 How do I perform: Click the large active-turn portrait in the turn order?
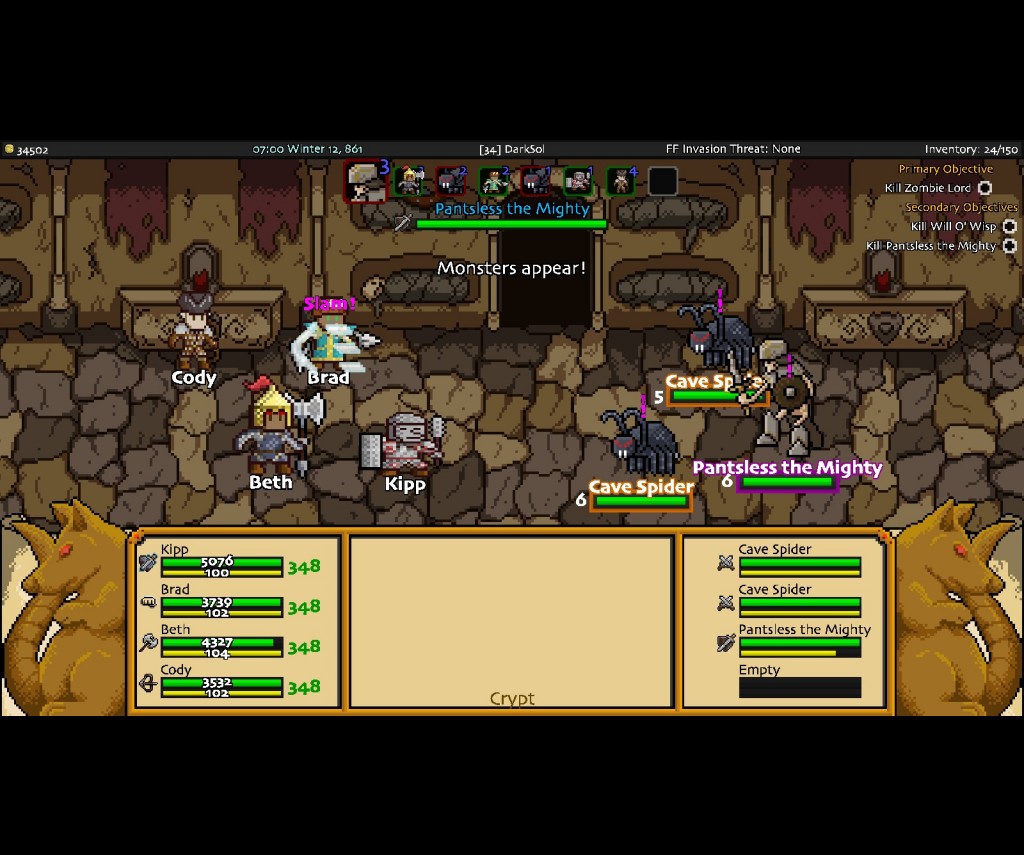364,182
